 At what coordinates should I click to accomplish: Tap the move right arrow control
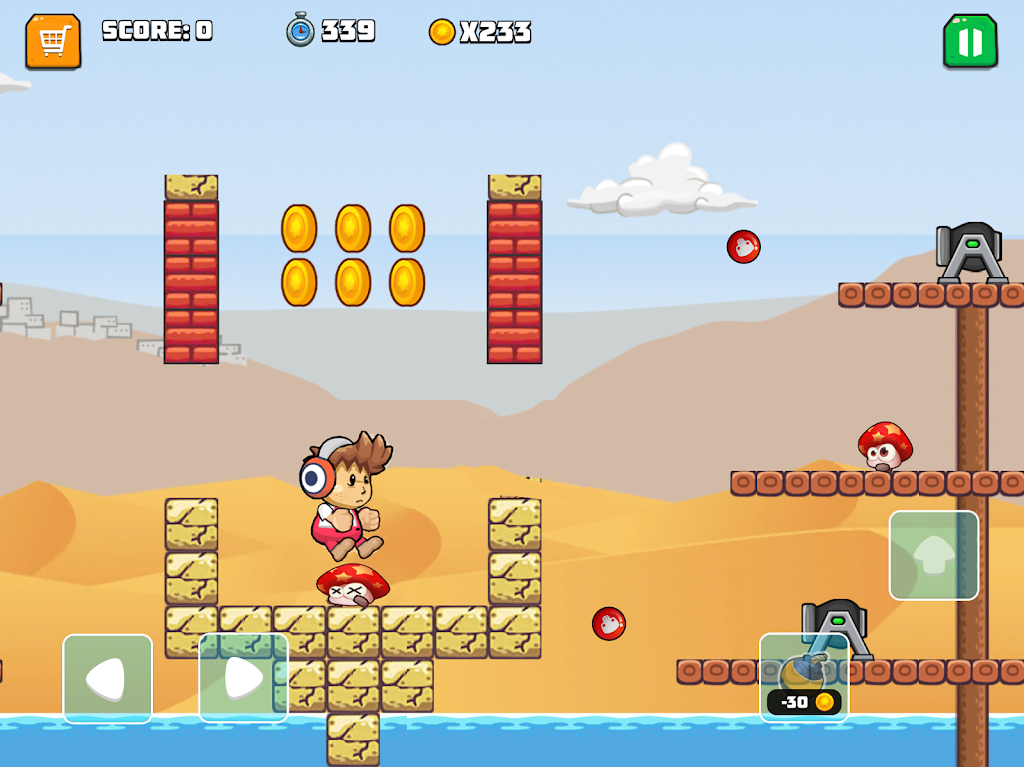(x=243, y=678)
